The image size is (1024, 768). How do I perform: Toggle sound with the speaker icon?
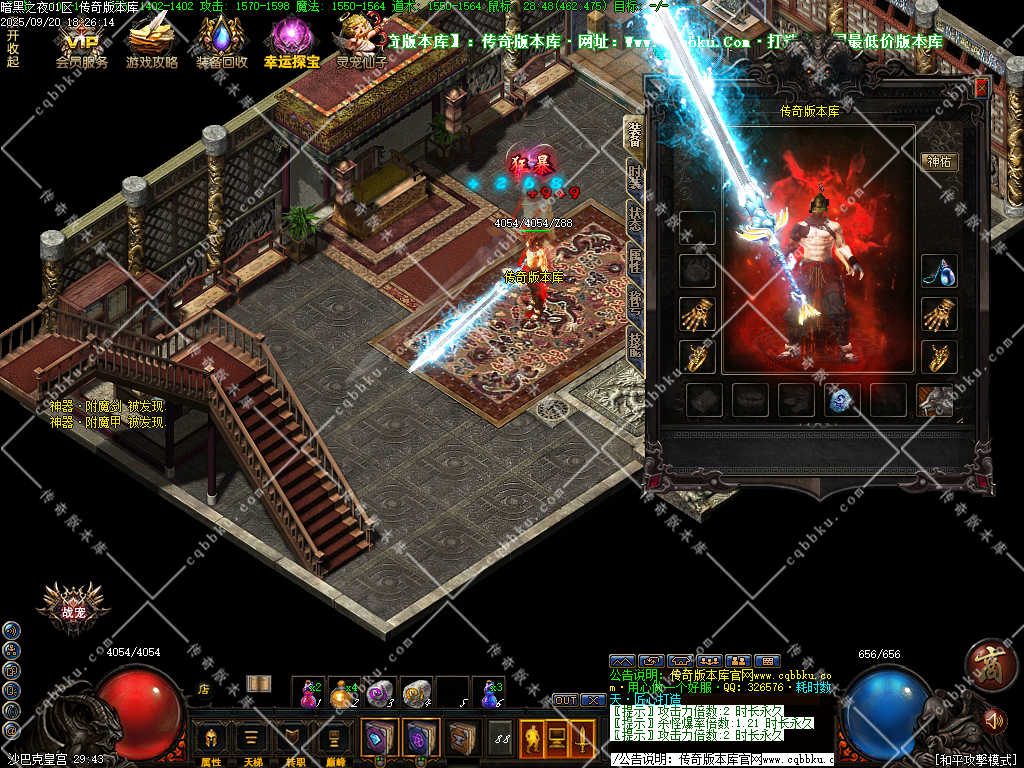994,719
